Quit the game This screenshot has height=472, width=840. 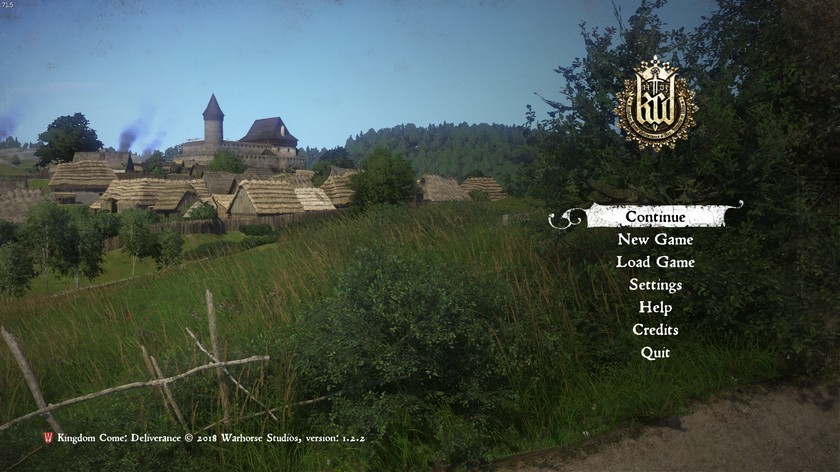(655, 353)
